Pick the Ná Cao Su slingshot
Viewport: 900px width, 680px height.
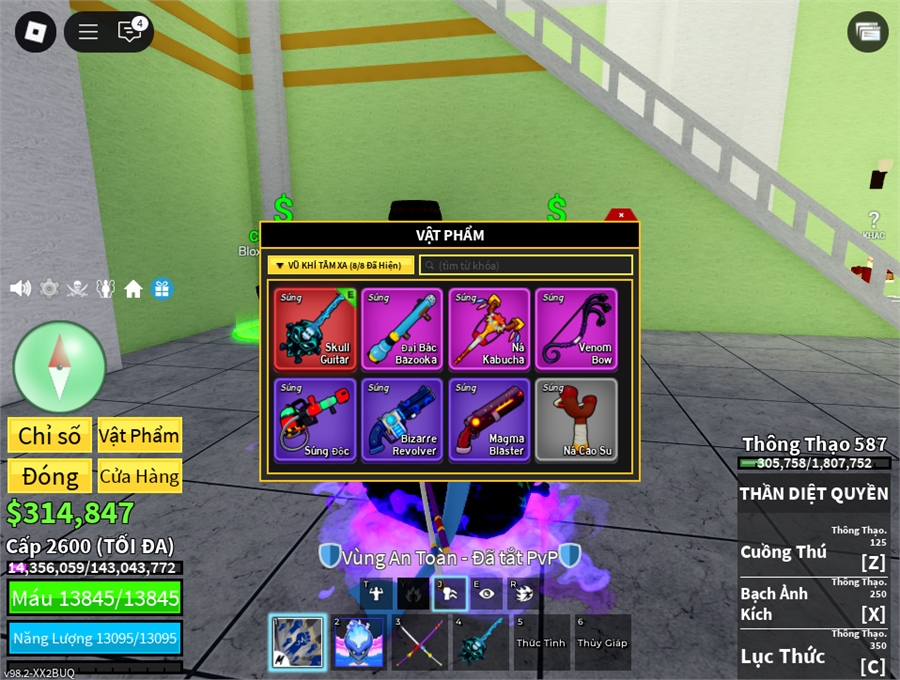coord(575,419)
